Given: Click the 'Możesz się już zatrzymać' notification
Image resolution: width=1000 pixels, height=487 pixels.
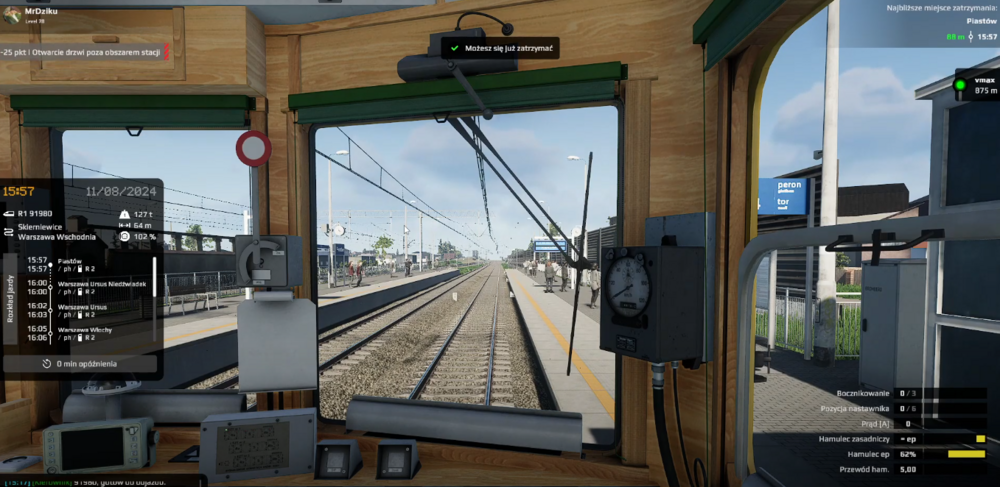Looking at the screenshot, I should [x=498, y=47].
